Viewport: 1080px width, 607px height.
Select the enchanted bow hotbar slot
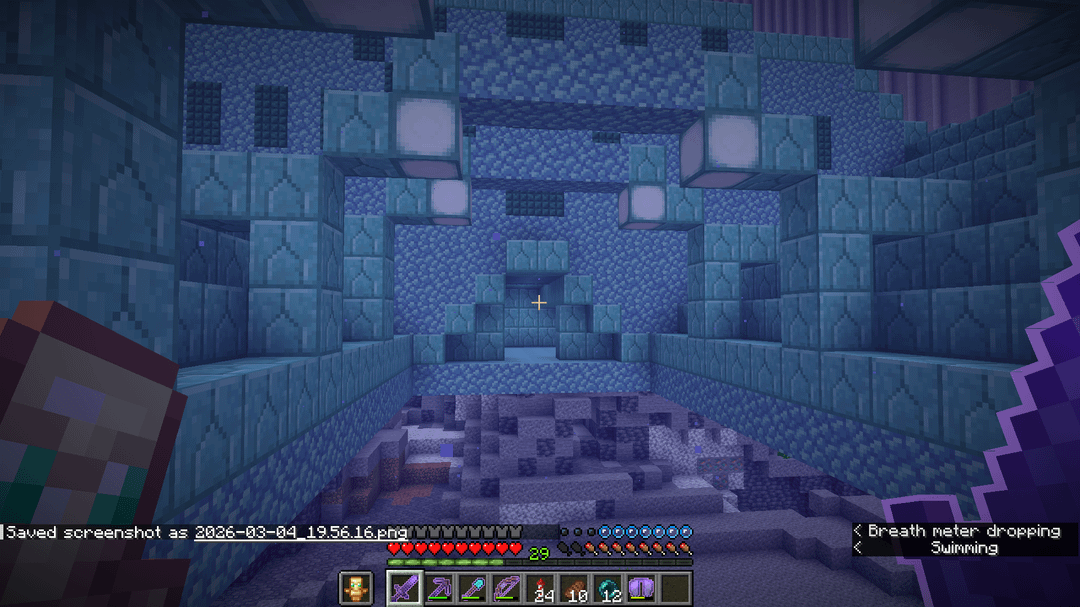point(506,588)
